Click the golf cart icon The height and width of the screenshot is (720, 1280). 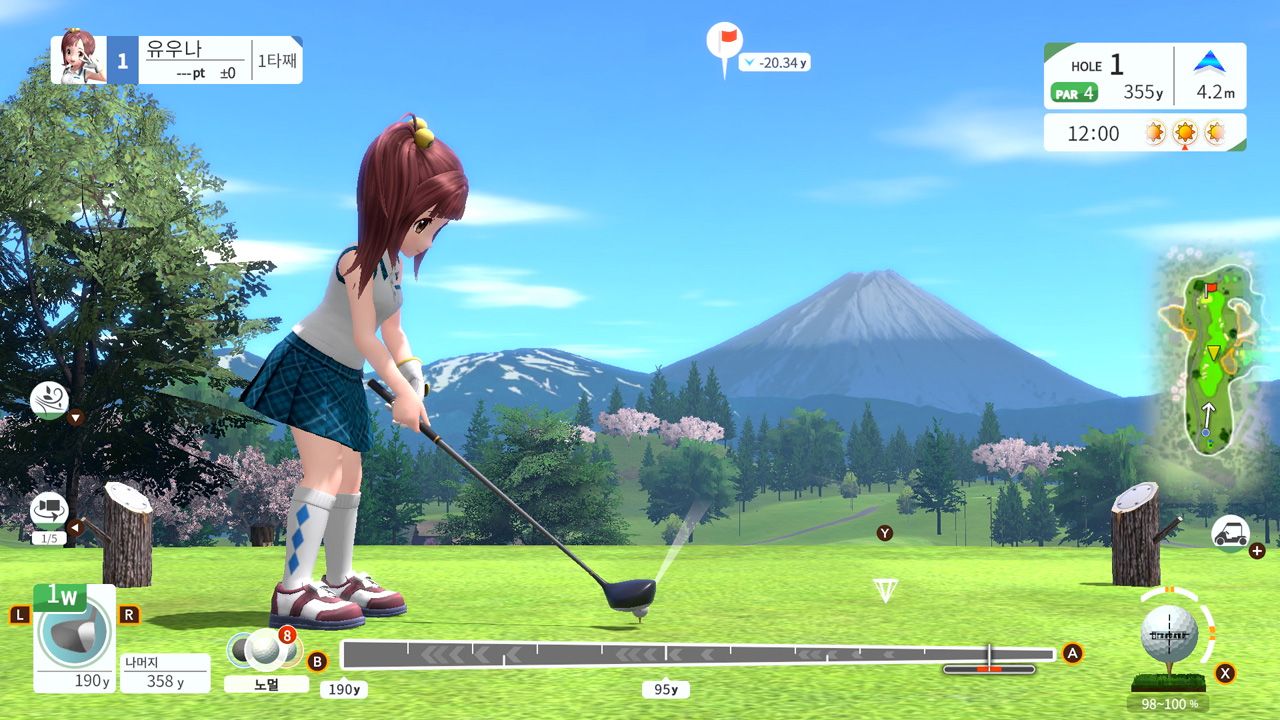(x=1230, y=533)
